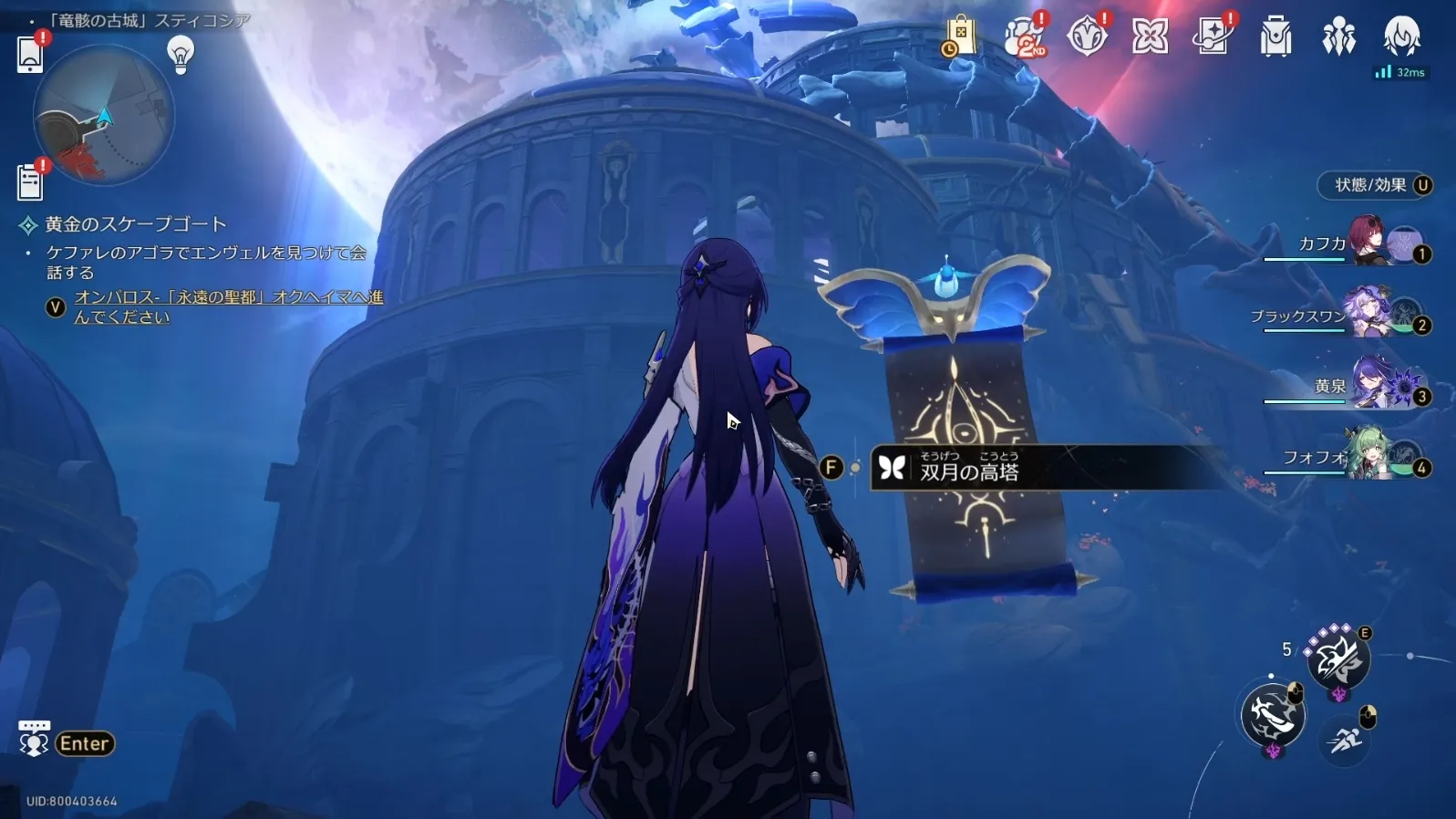
Task: Select the 黄金のスケープゴート quest tracker
Action: click(x=135, y=224)
